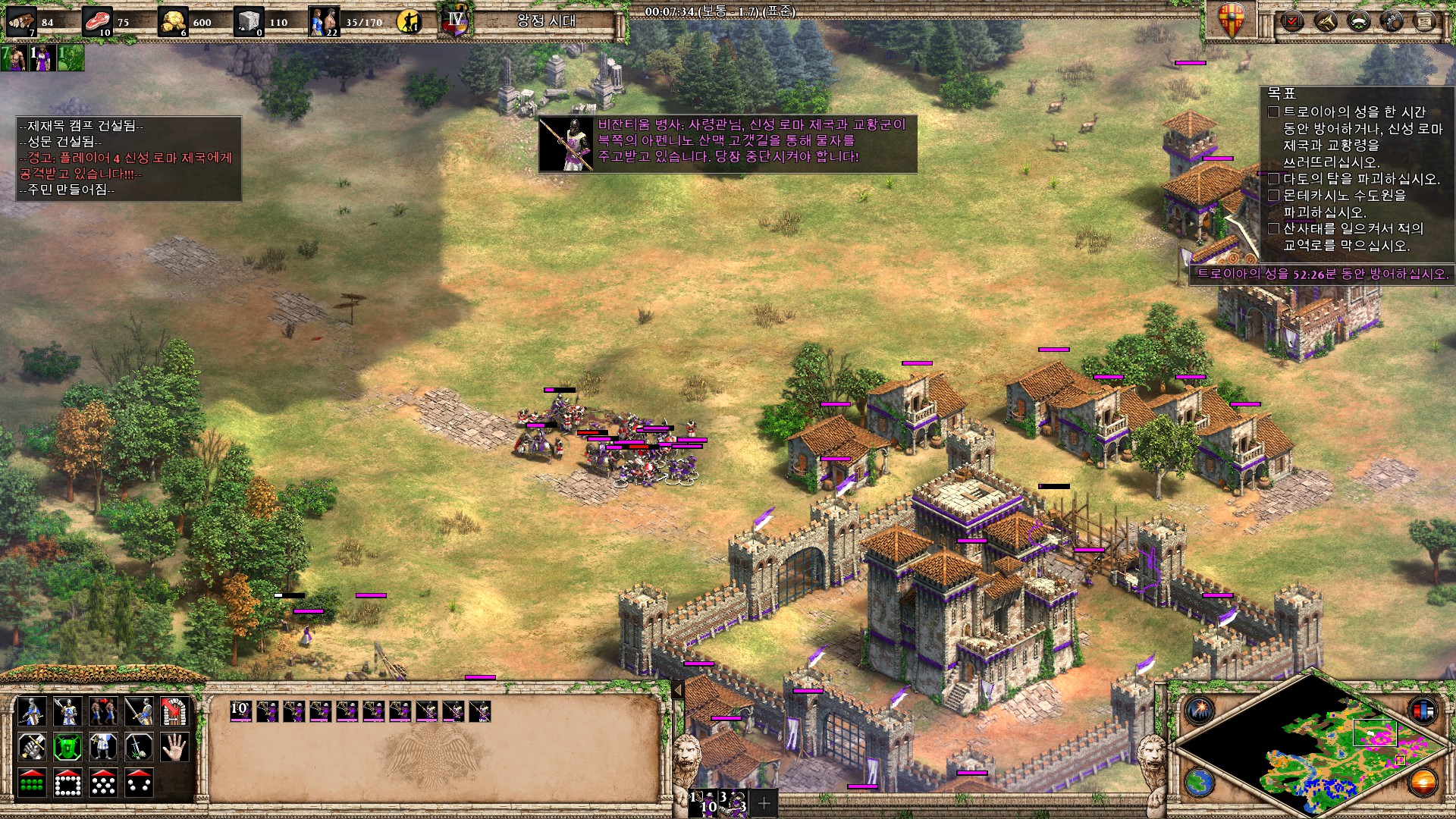Open the gear settings menu

tap(1391, 21)
